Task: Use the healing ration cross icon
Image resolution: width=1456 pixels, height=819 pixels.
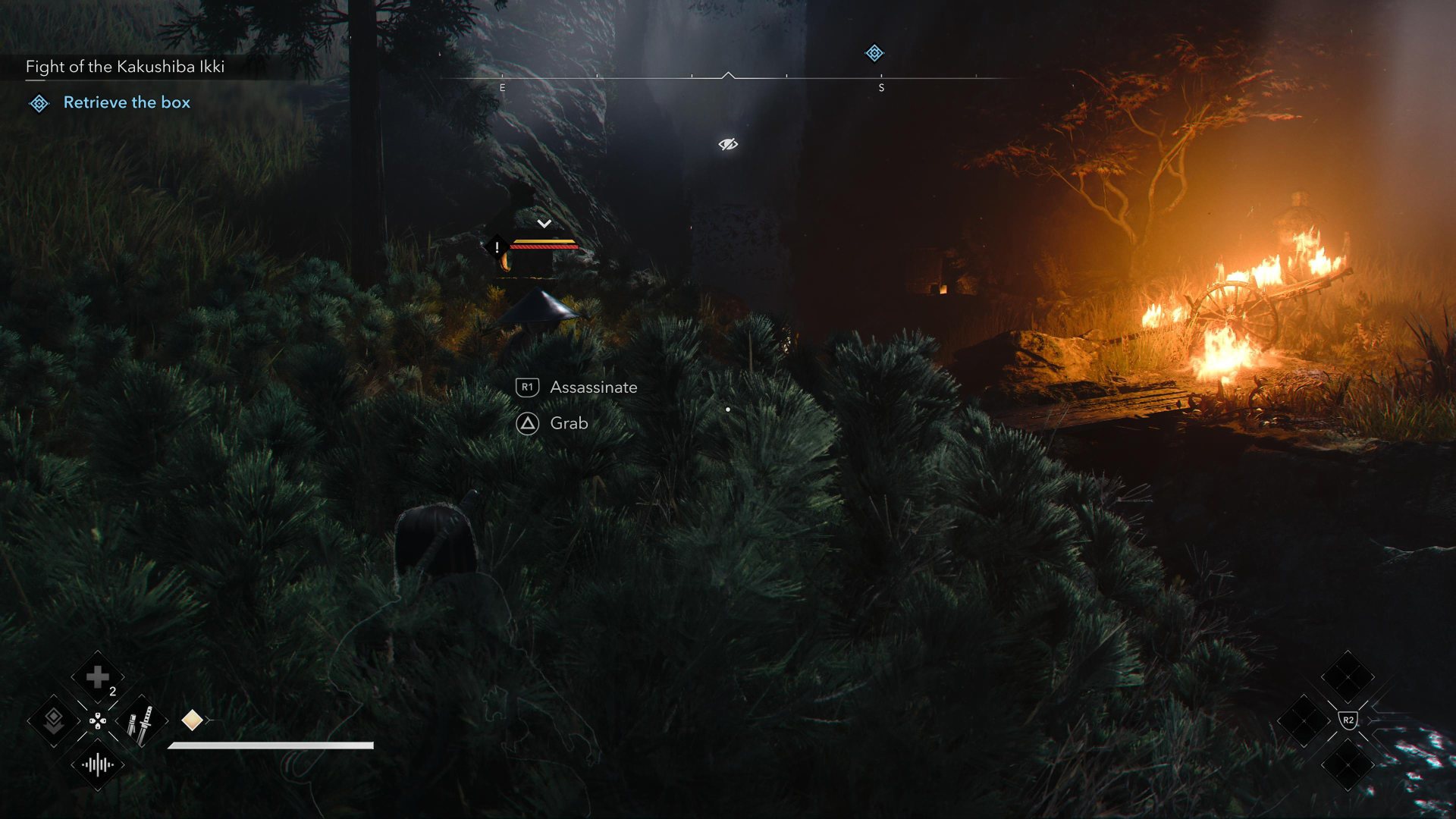Action: pos(97,676)
